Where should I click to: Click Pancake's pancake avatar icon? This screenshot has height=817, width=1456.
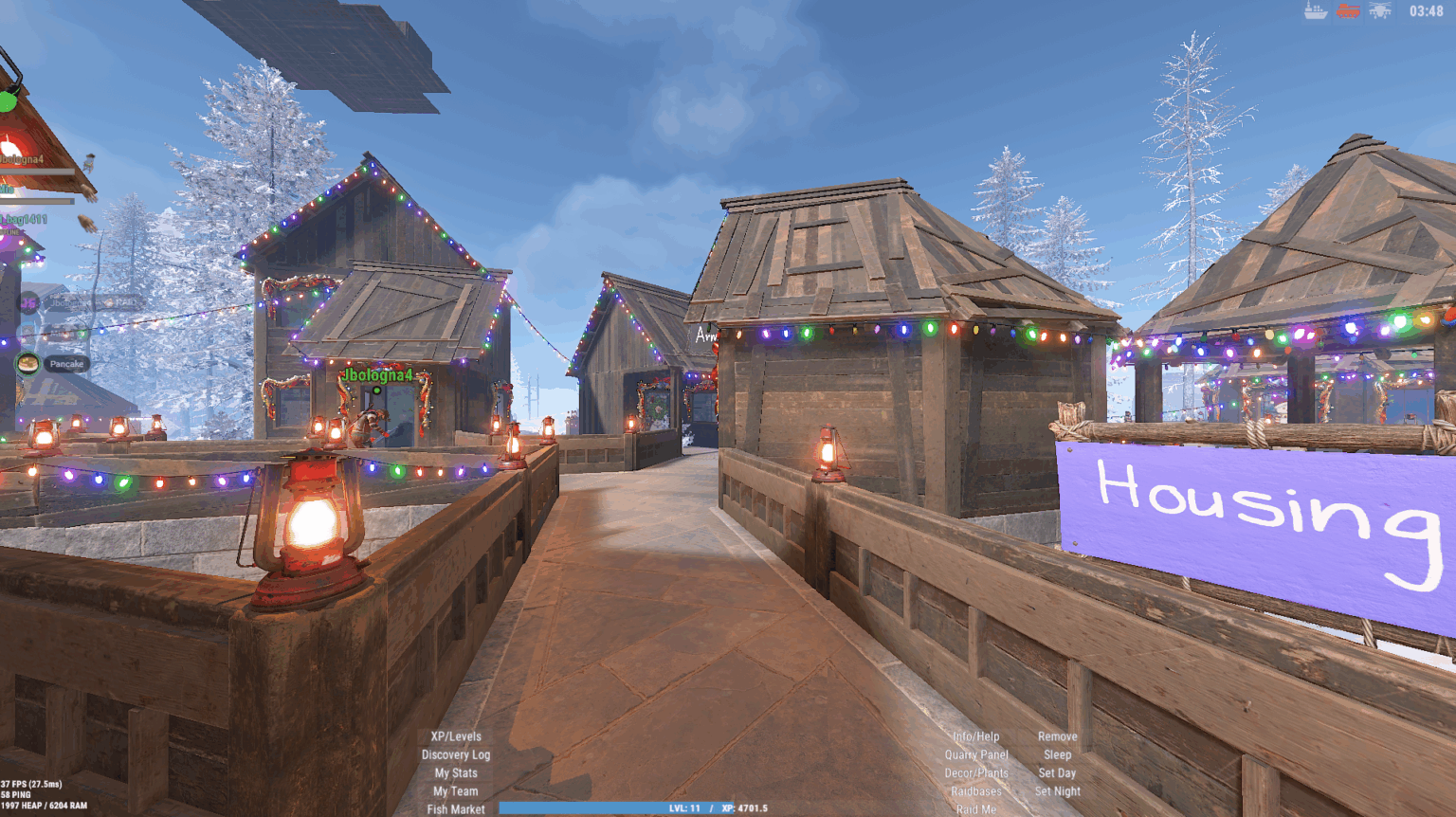click(26, 360)
